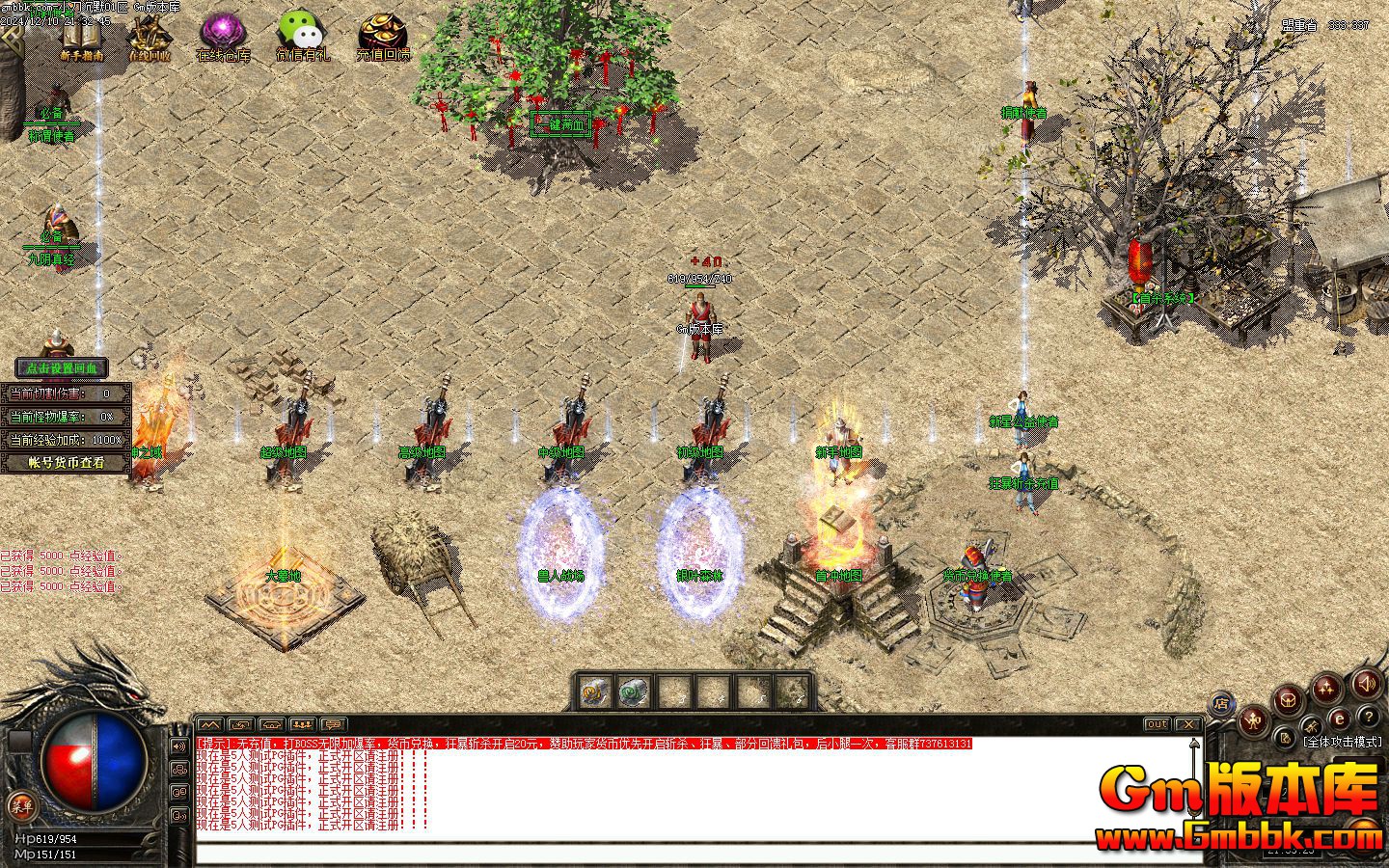Toggle the 全体攻击模式 attack mode
Viewport: 1389px width, 868px height.
point(1343,741)
